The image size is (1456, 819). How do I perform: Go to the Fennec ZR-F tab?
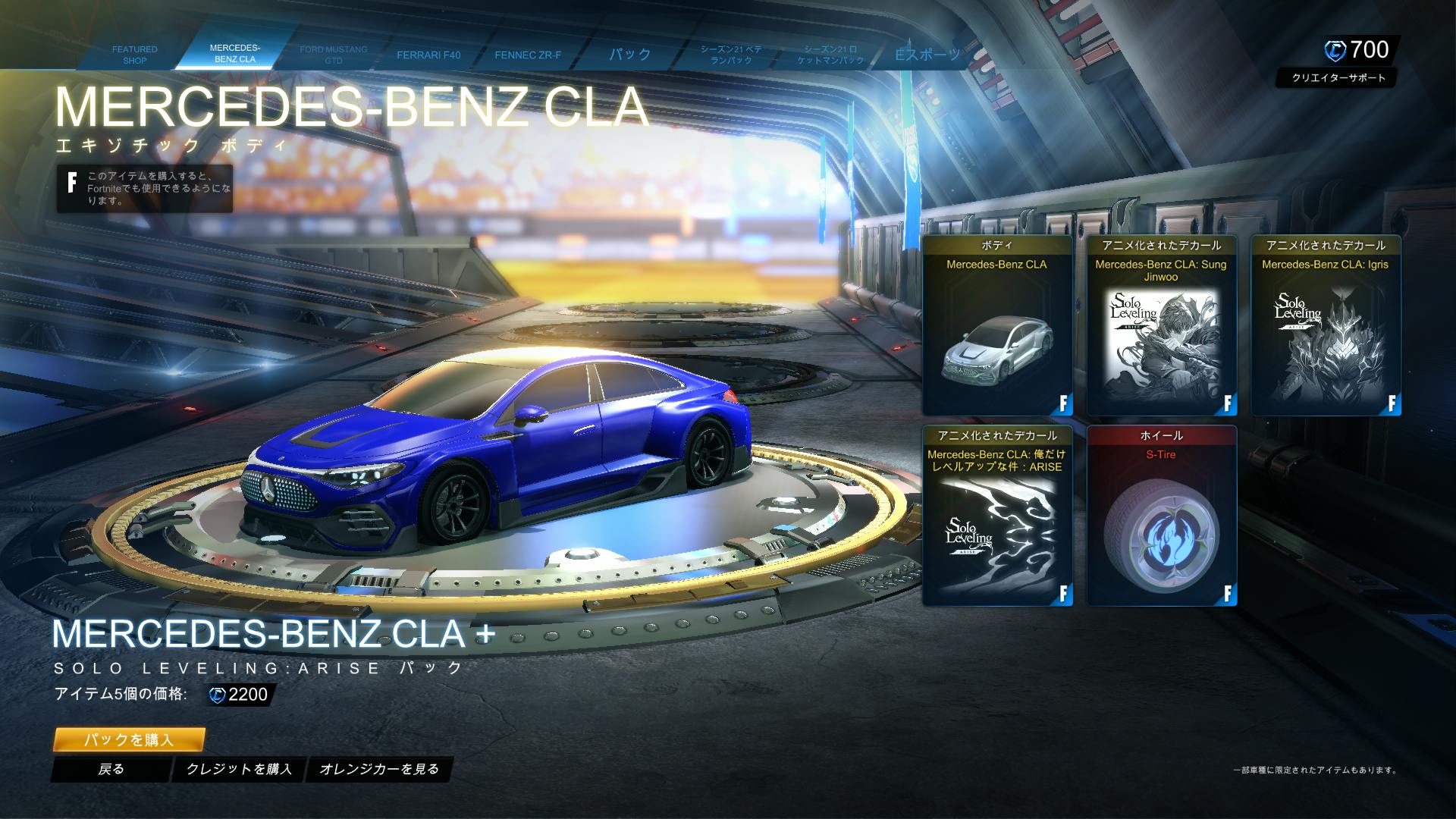(528, 55)
